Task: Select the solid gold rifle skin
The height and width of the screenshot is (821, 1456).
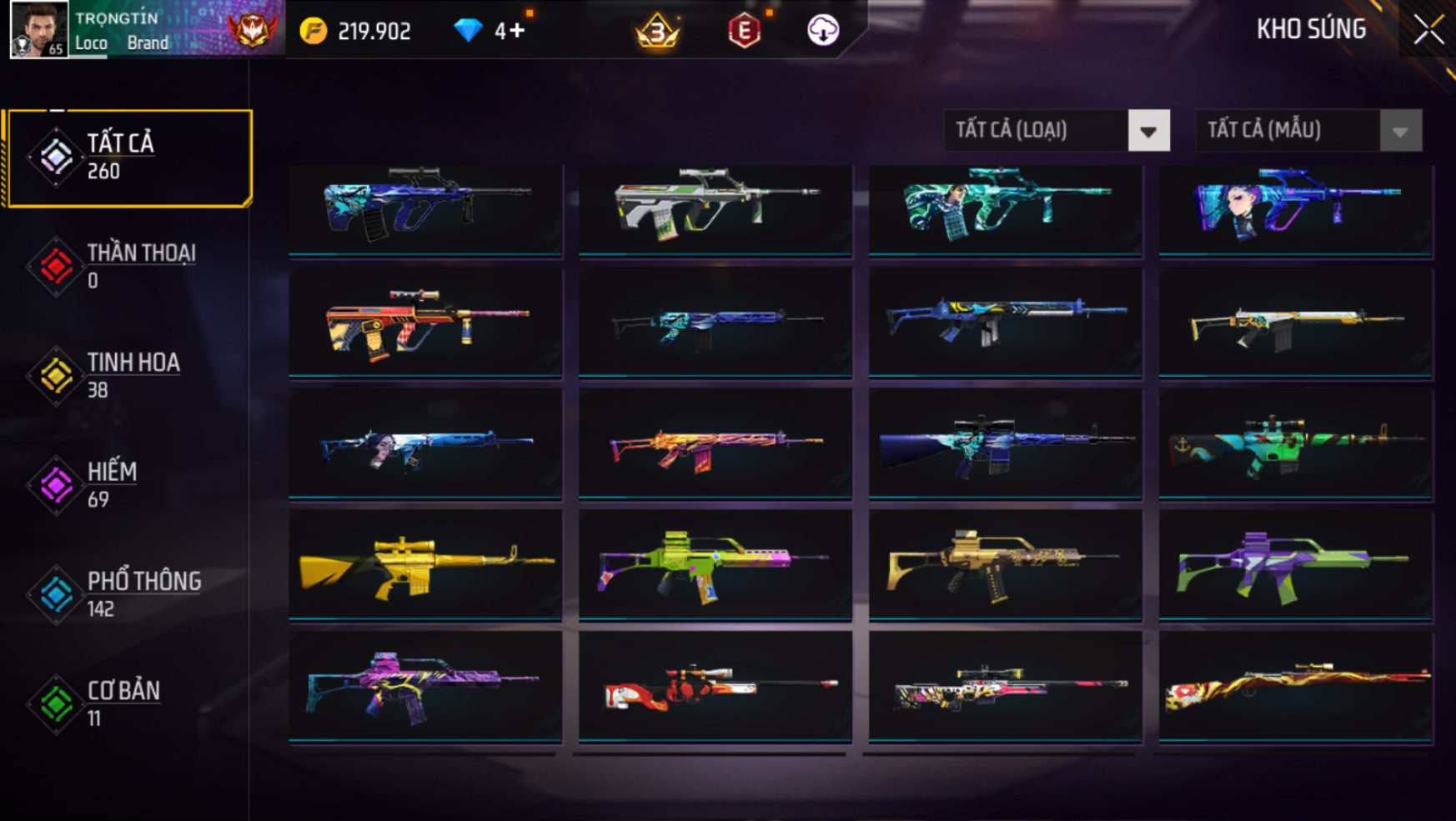Action: click(x=425, y=564)
